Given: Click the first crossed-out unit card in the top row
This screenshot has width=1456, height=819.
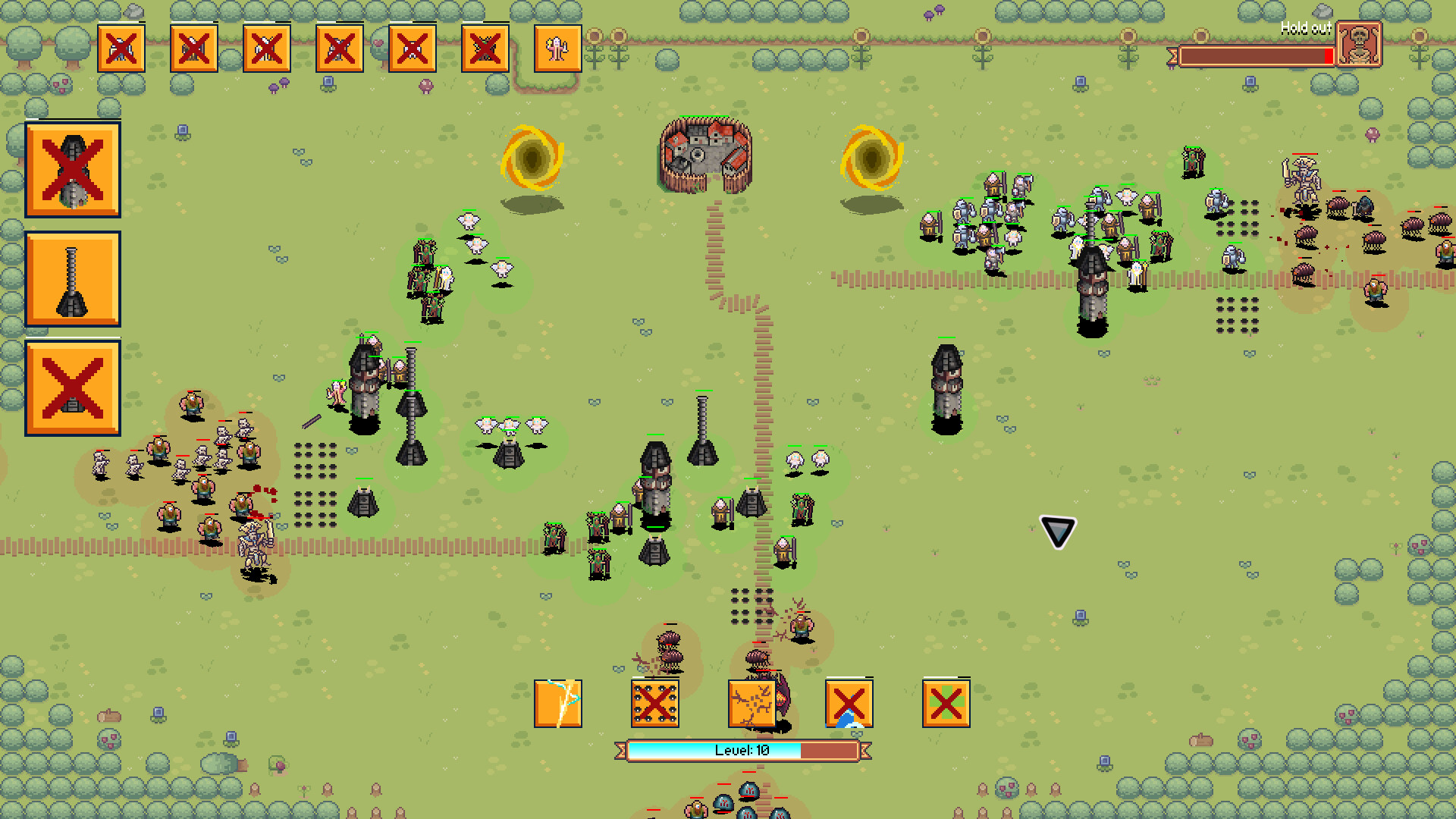Looking at the screenshot, I should (121, 48).
